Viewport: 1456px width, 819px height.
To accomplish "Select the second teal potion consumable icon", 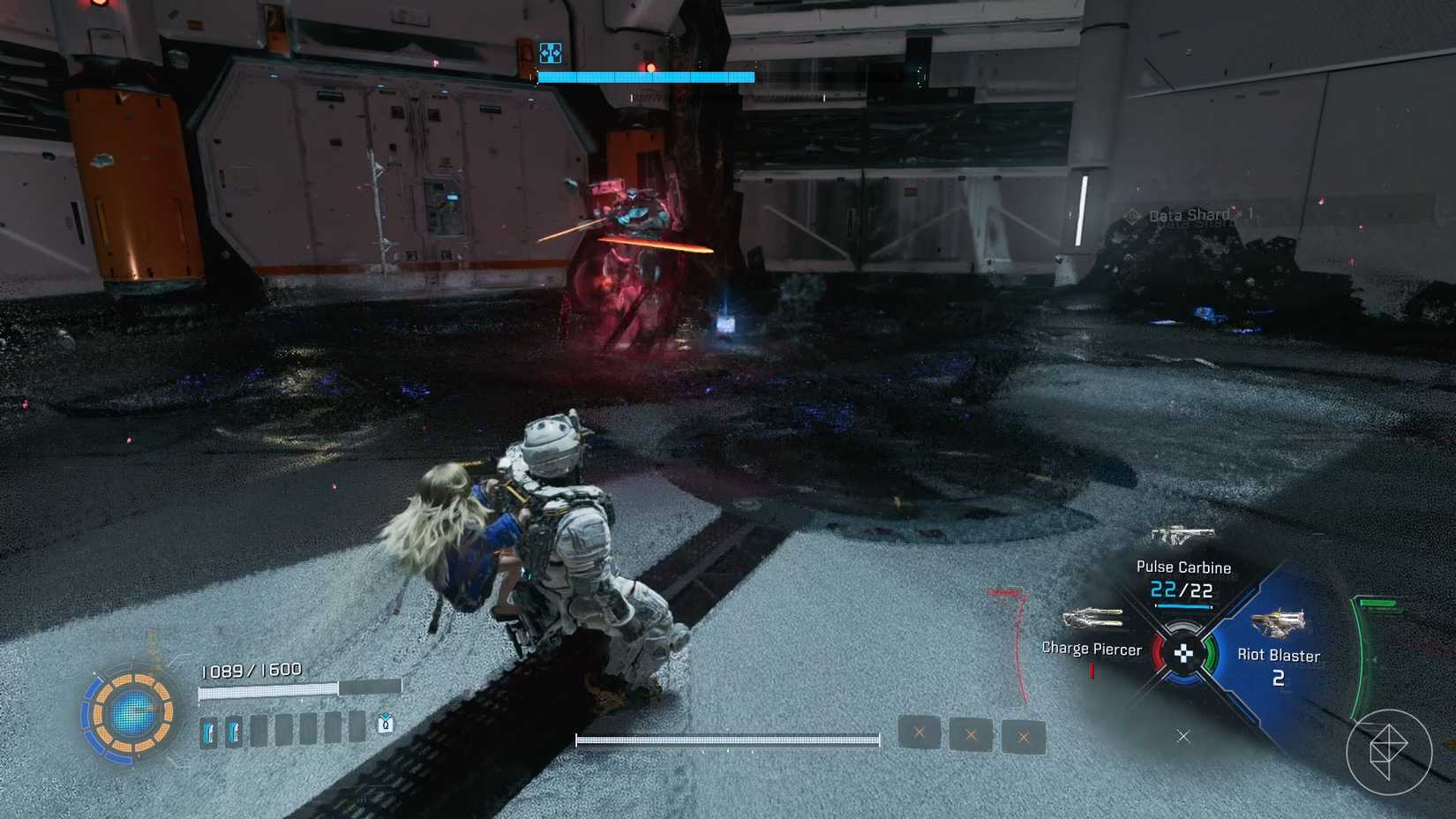I will tap(234, 732).
